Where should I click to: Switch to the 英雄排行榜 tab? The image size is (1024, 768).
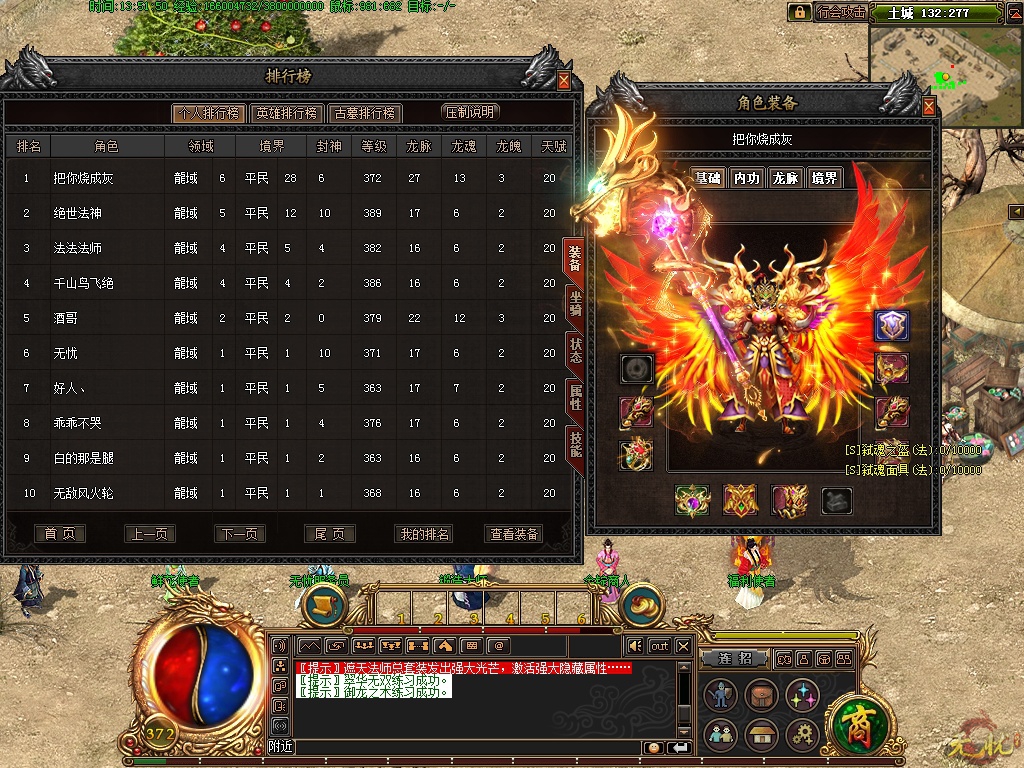pyautogui.click(x=286, y=113)
